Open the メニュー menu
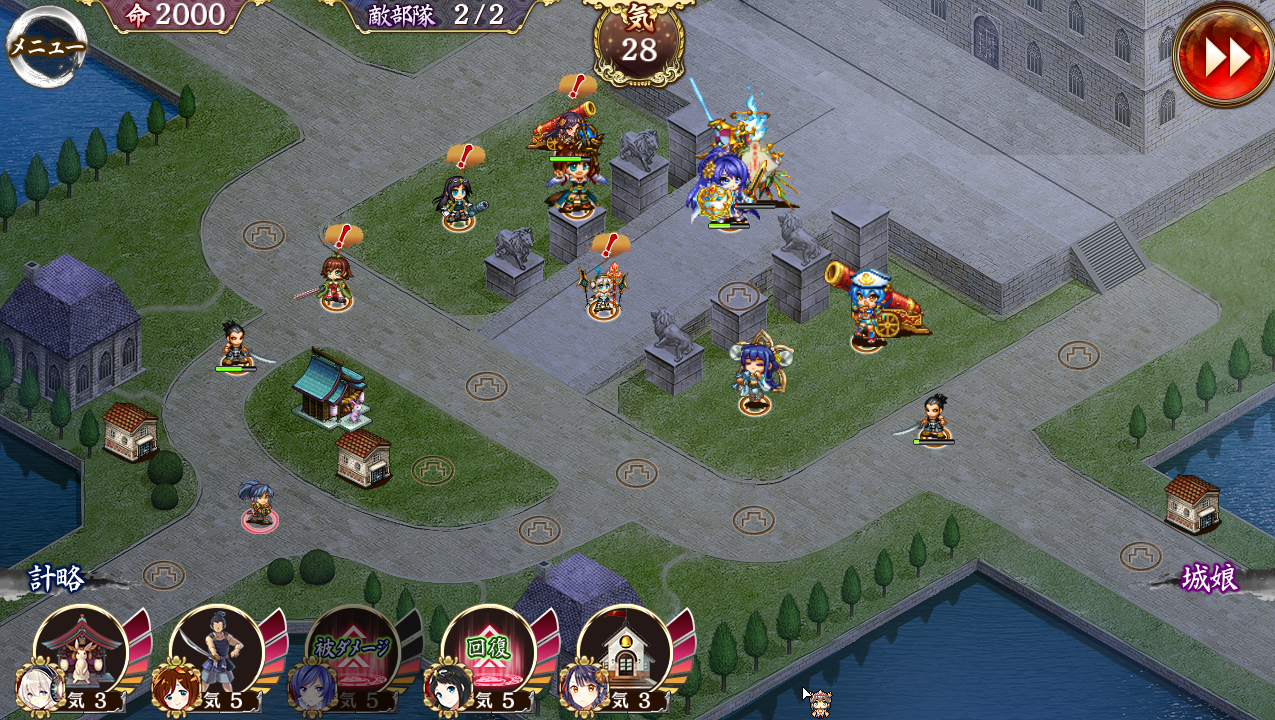This screenshot has width=1275, height=720. [47, 46]
